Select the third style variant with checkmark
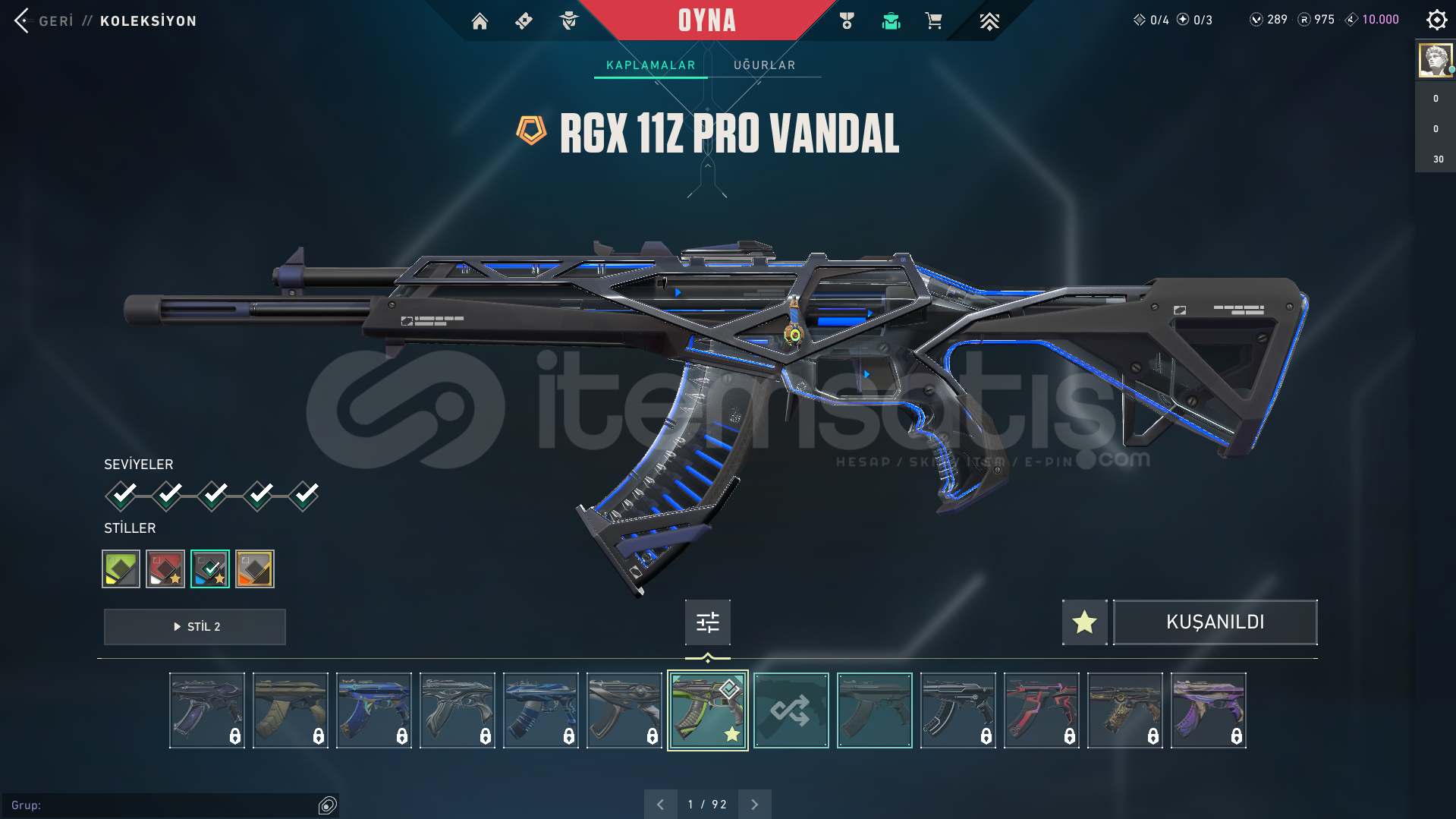Viewport: 1456px width, 819px height. (x=210, y=568)
